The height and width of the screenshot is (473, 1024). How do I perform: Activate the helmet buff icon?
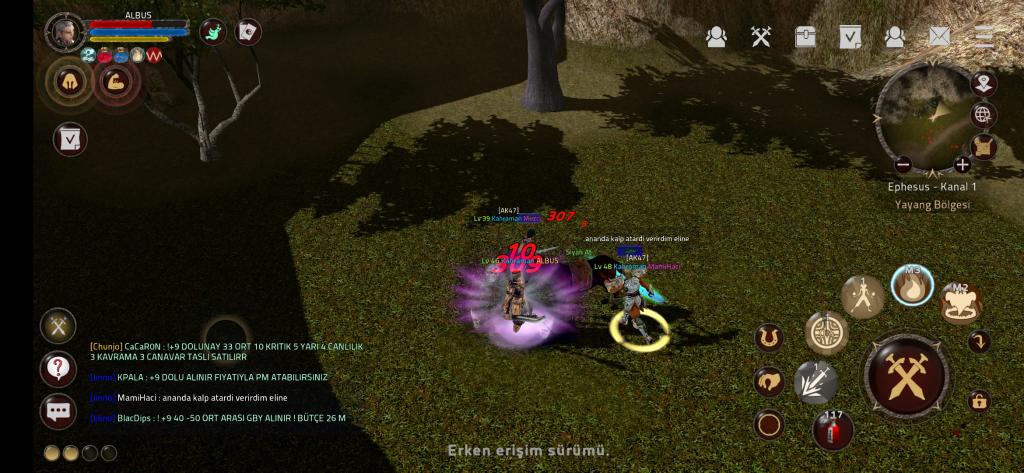68,82
